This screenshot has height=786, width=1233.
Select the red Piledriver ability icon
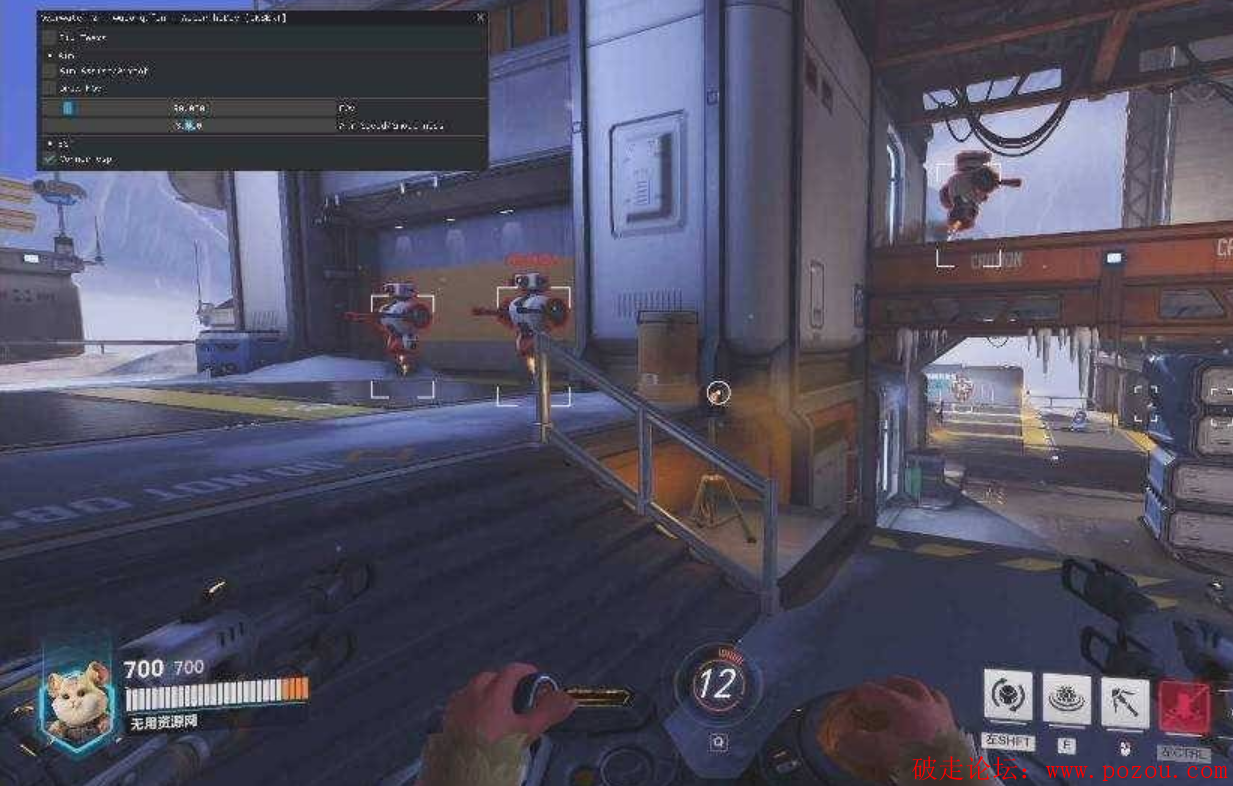point(1184,706)
